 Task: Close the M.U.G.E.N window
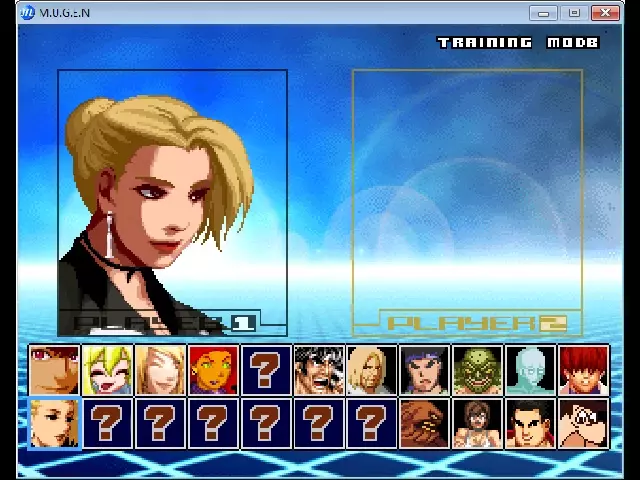(x=605, y=13)
